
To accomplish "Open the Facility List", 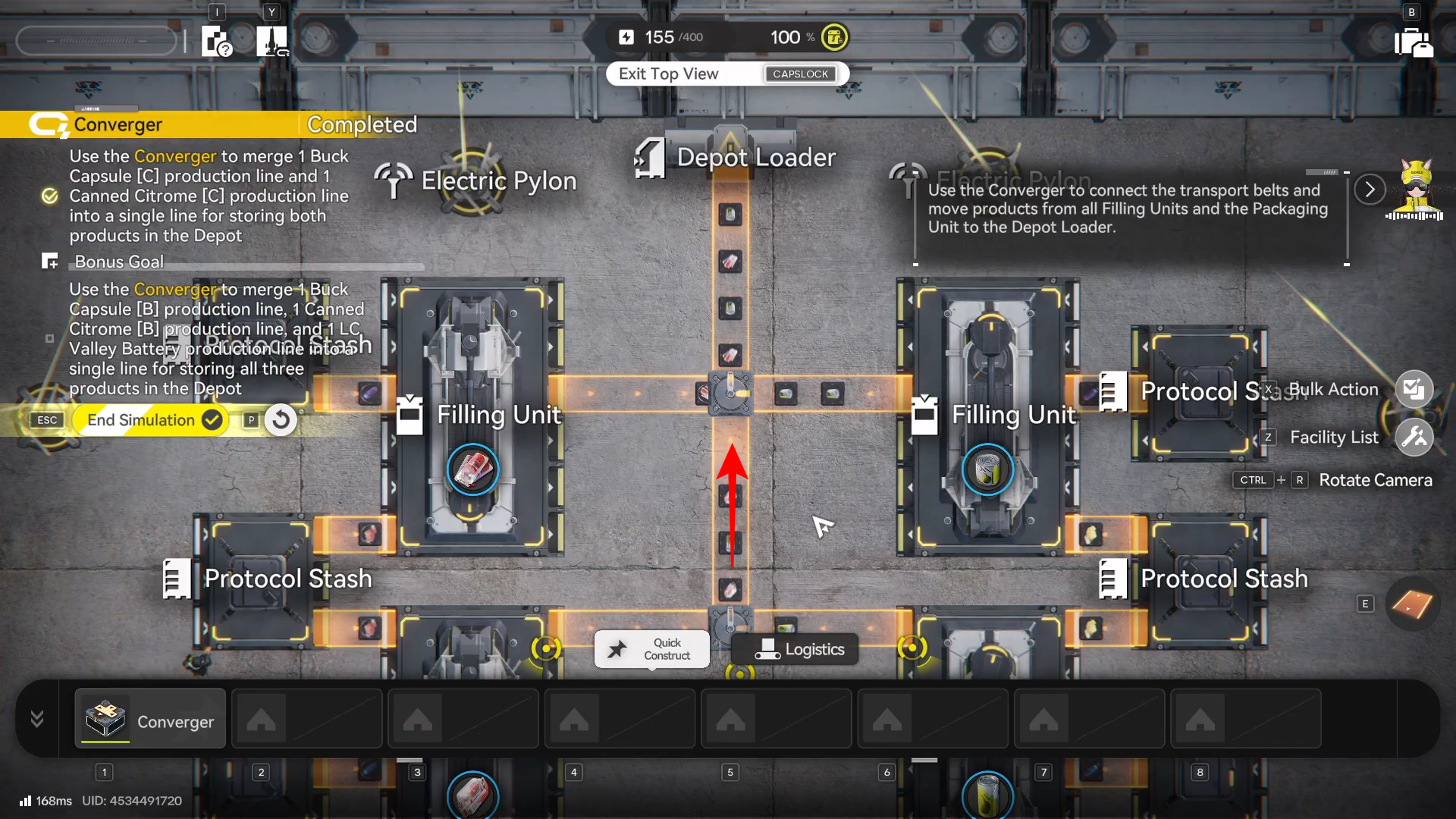I will 1414,438.
